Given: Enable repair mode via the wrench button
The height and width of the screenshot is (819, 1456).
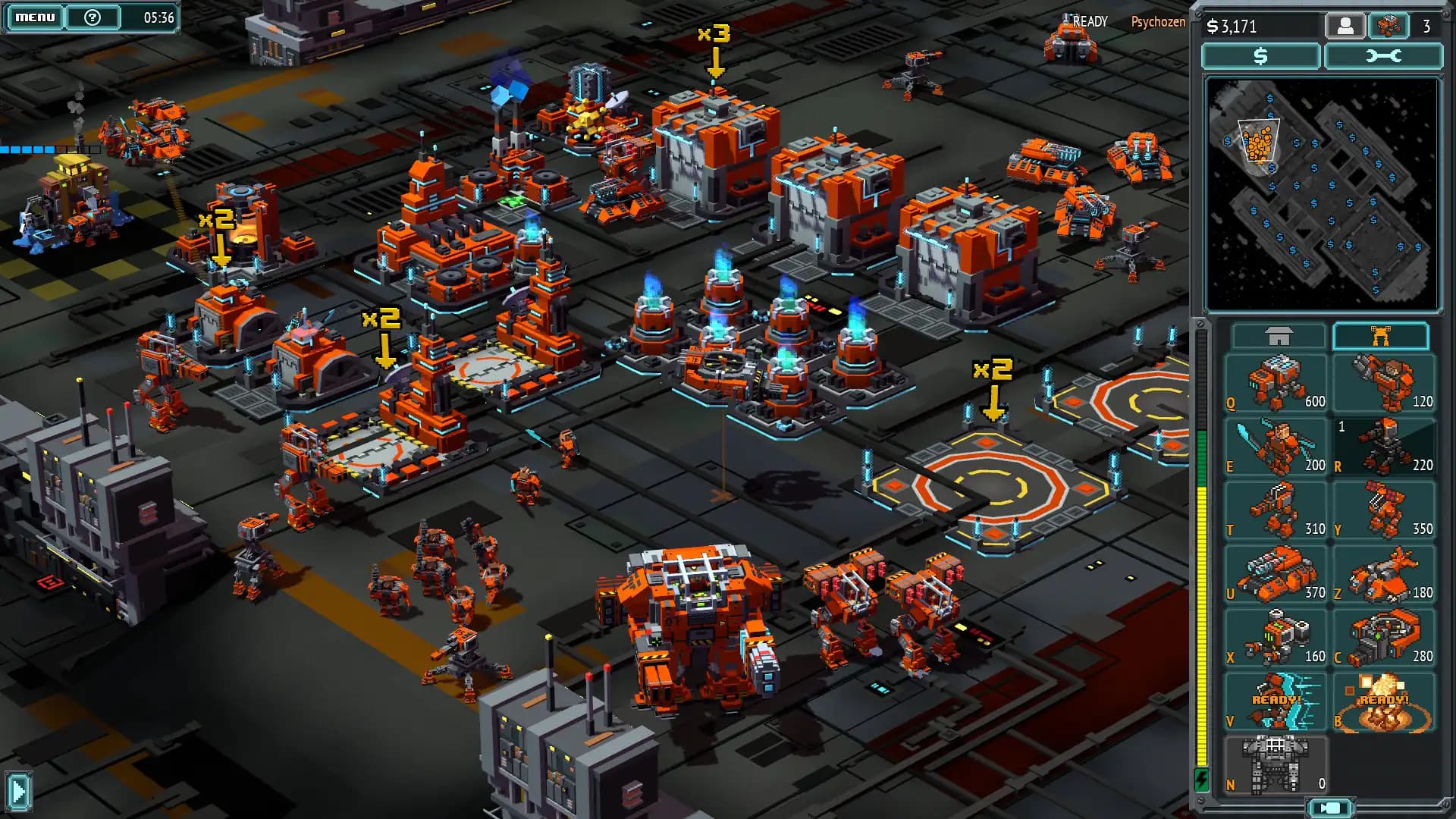Looking at the screenshot, I should coord(1383,56).
